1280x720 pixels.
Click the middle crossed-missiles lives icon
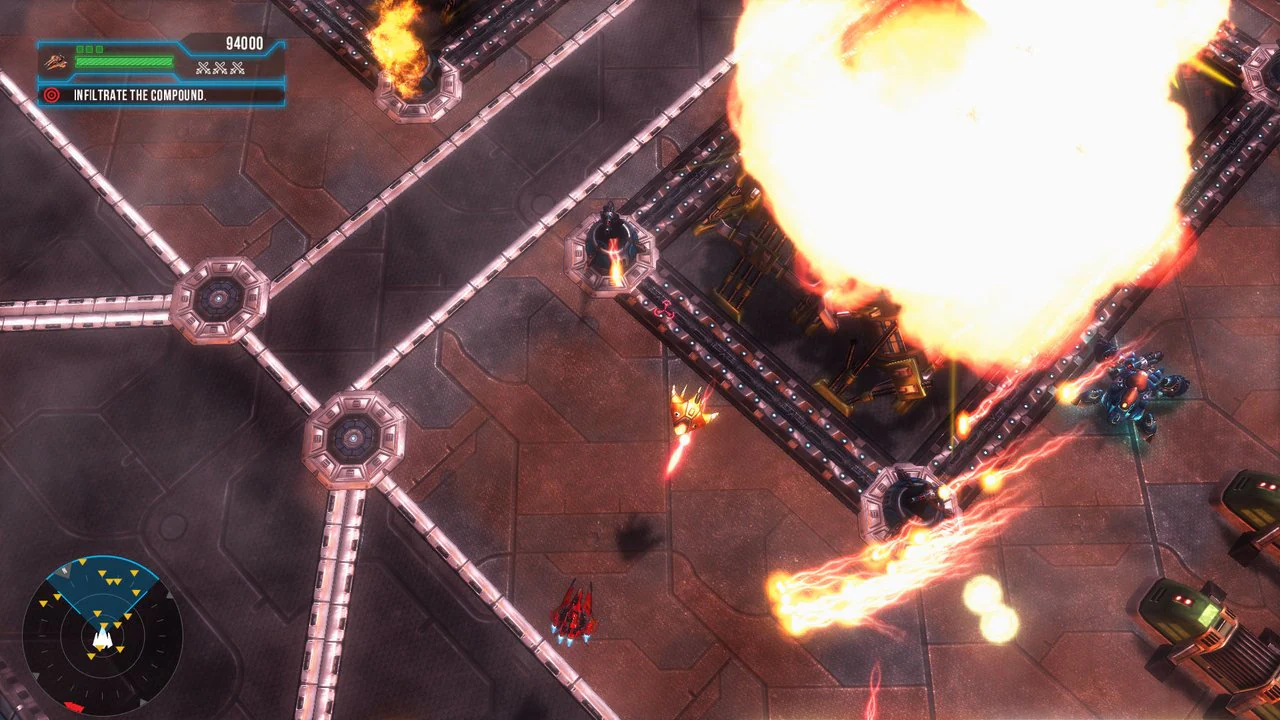(219, 68)
